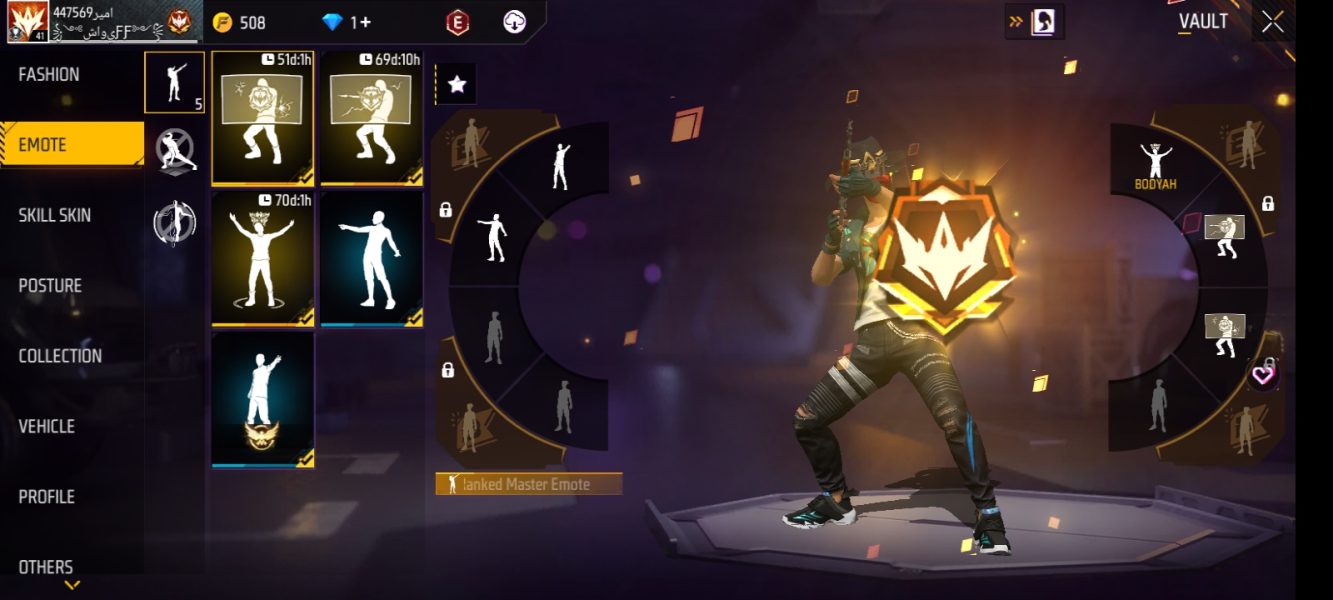Open the Fashion category
1333x600 pixels.
click(49, 74)
